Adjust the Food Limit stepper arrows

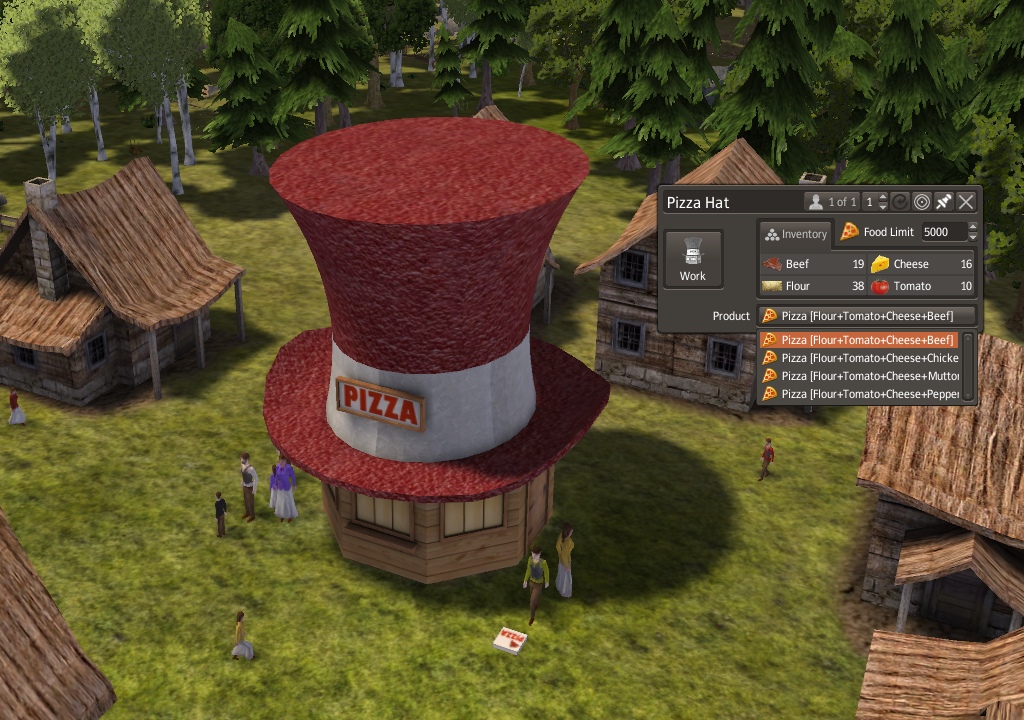click(x=974, y=232)
